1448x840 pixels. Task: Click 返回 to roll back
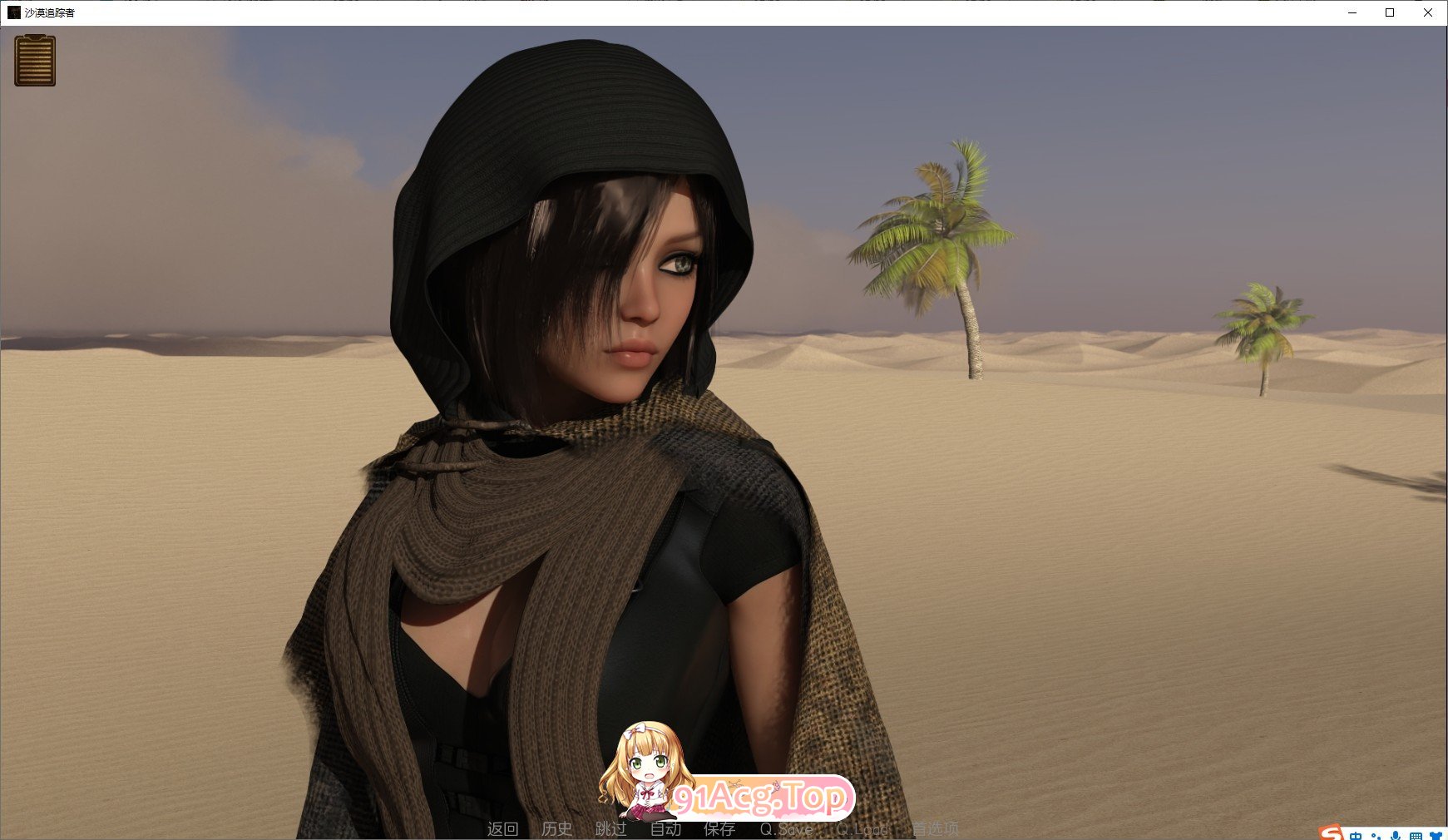(x=505, y=829)
